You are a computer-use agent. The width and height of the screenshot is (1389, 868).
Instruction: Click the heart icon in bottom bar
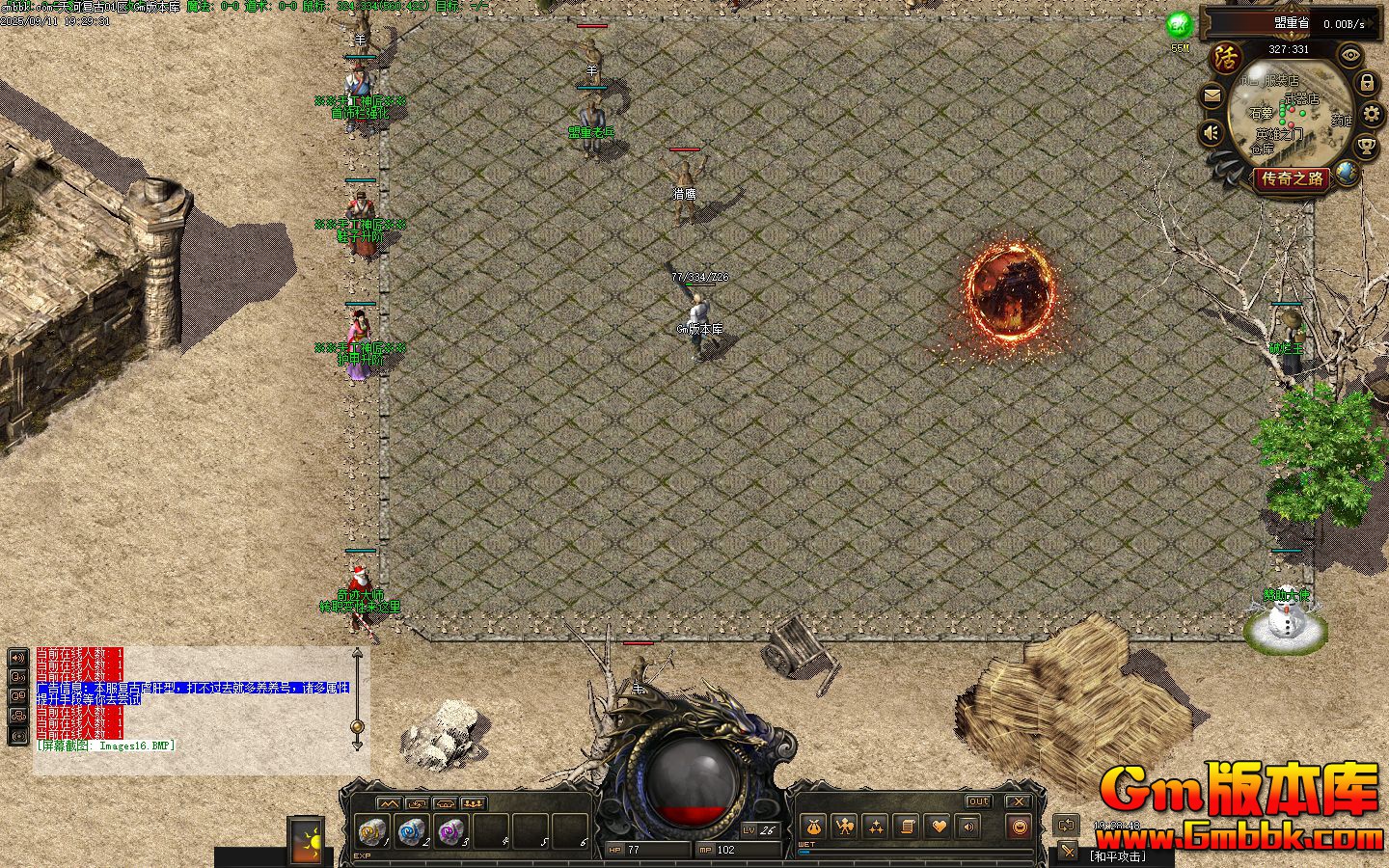click(938, 827)
